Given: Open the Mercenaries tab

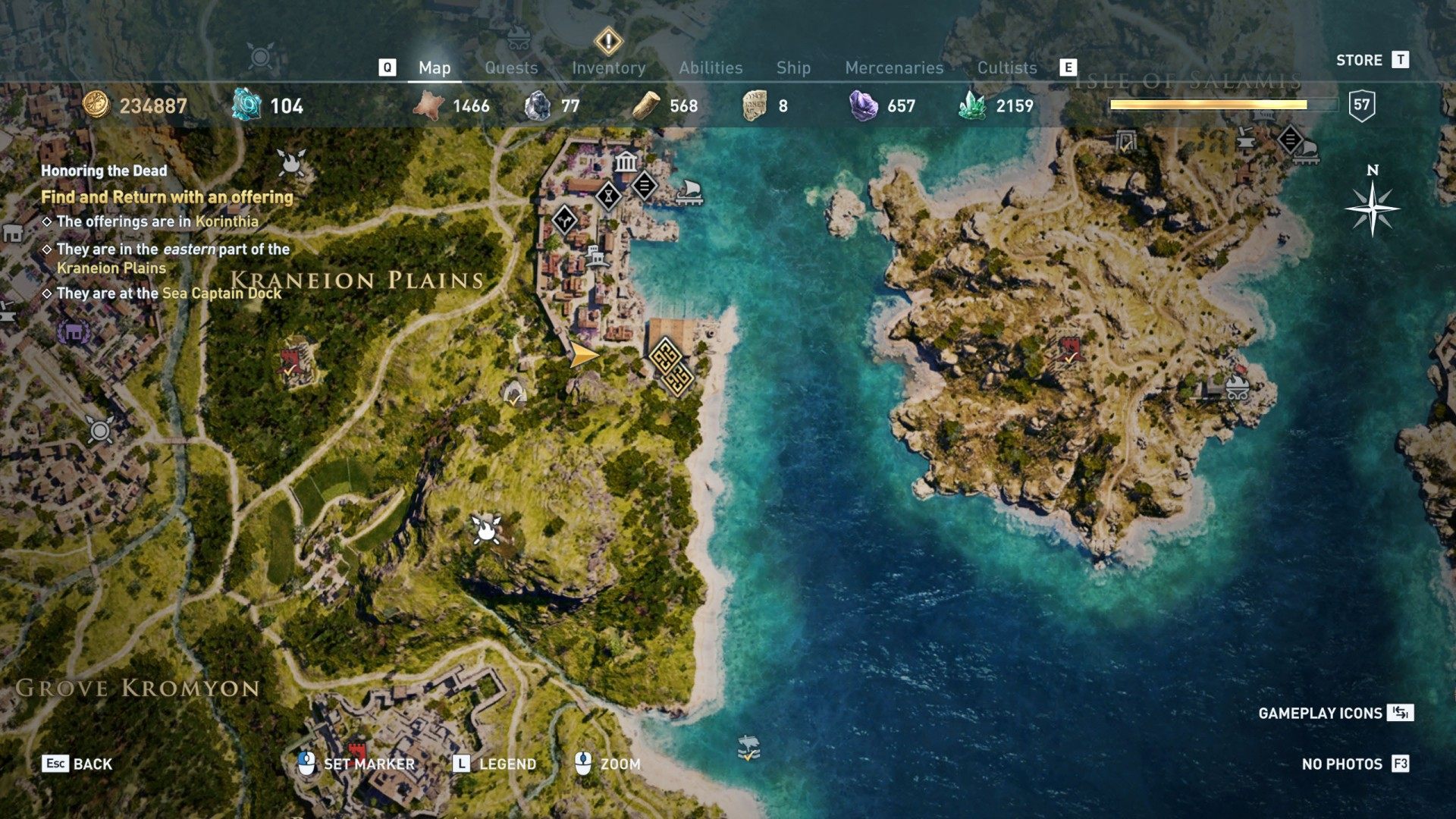Looking at the screenshot, I should pos(894,68).
